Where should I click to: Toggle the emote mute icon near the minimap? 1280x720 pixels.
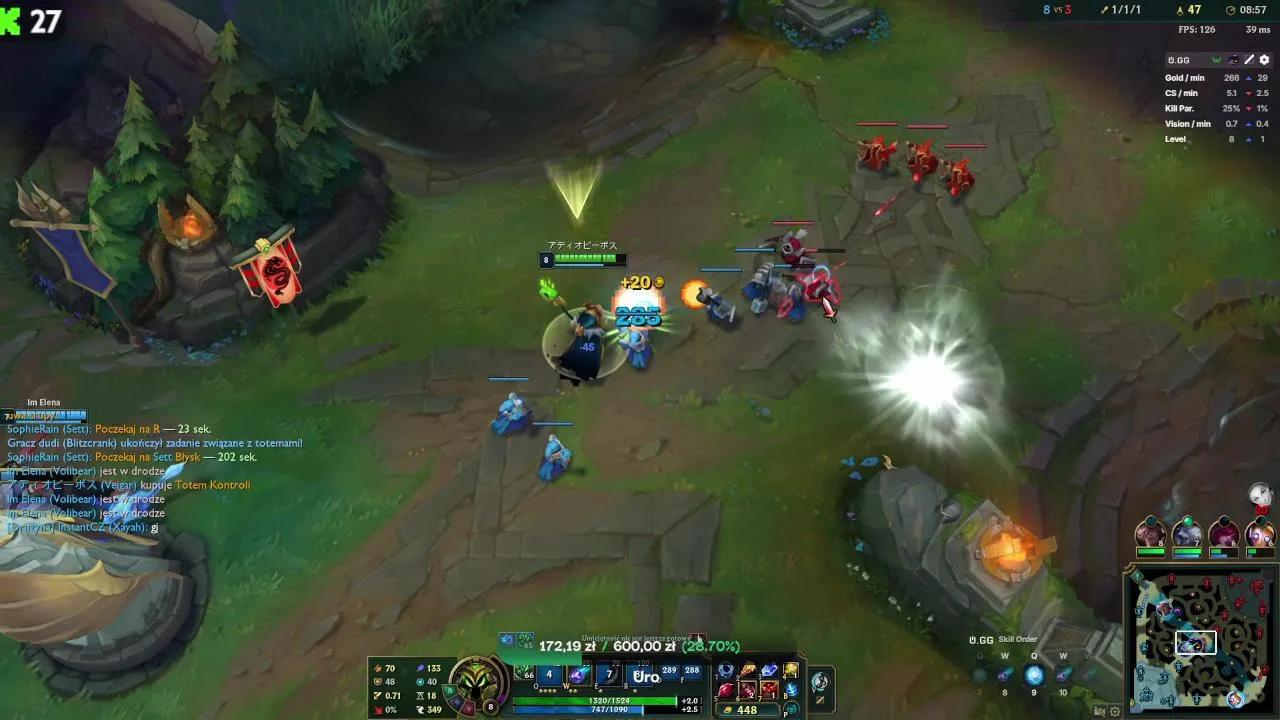point(1099,711)
